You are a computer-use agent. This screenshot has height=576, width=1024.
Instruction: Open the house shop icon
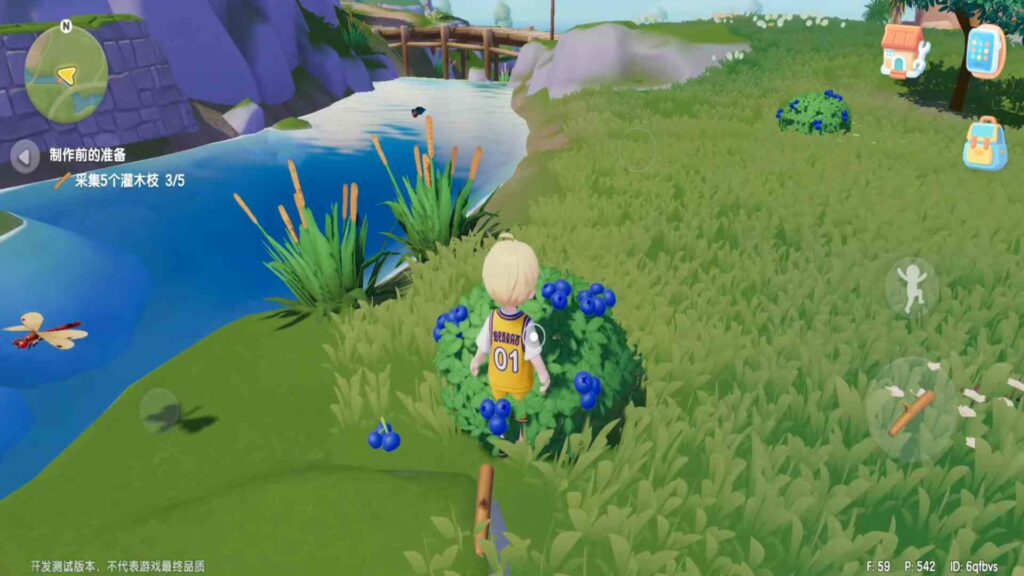click(904, 50)
